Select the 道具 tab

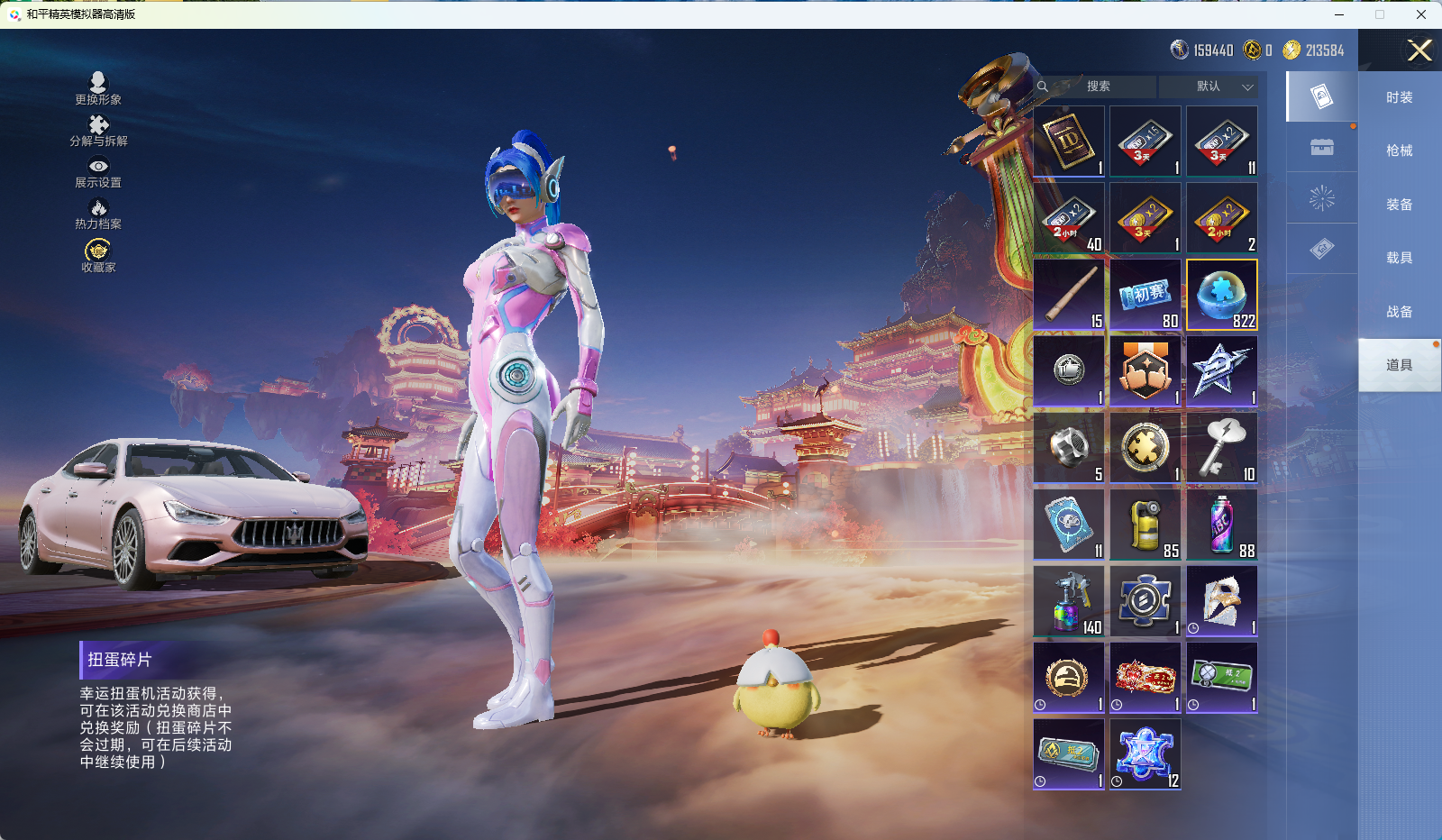coord(1399,365)
